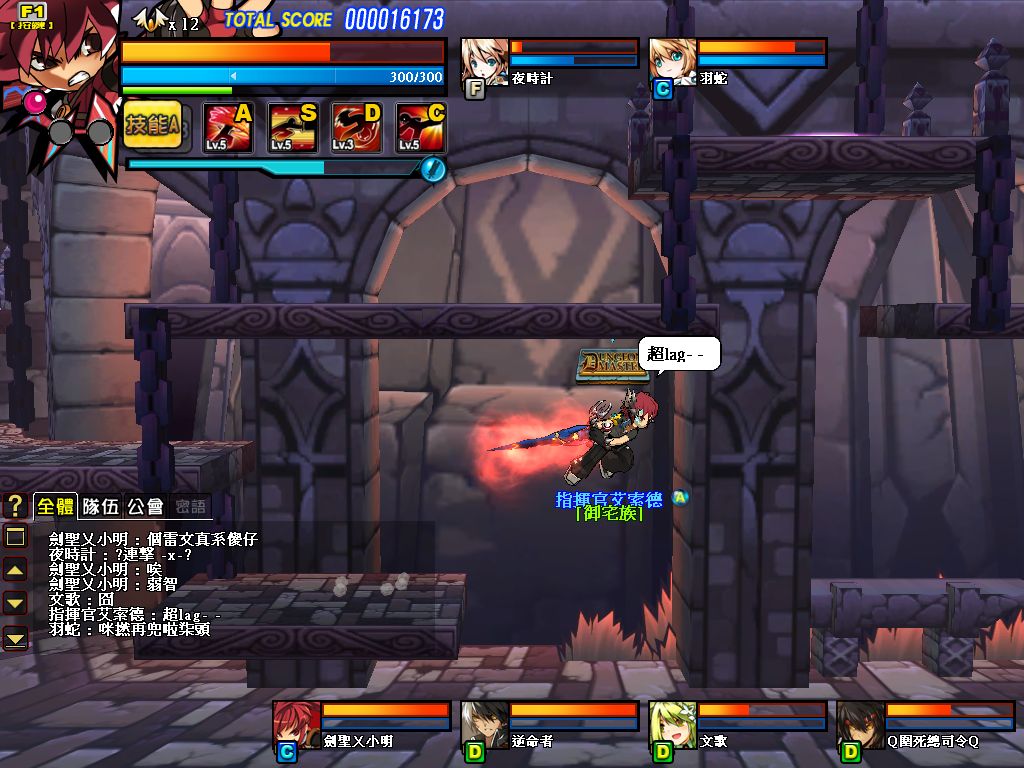Screen dimensions: 1024x768
Task: Click the chat scroll up arrow
Action: pyautogui.click(x=15, y=570)
